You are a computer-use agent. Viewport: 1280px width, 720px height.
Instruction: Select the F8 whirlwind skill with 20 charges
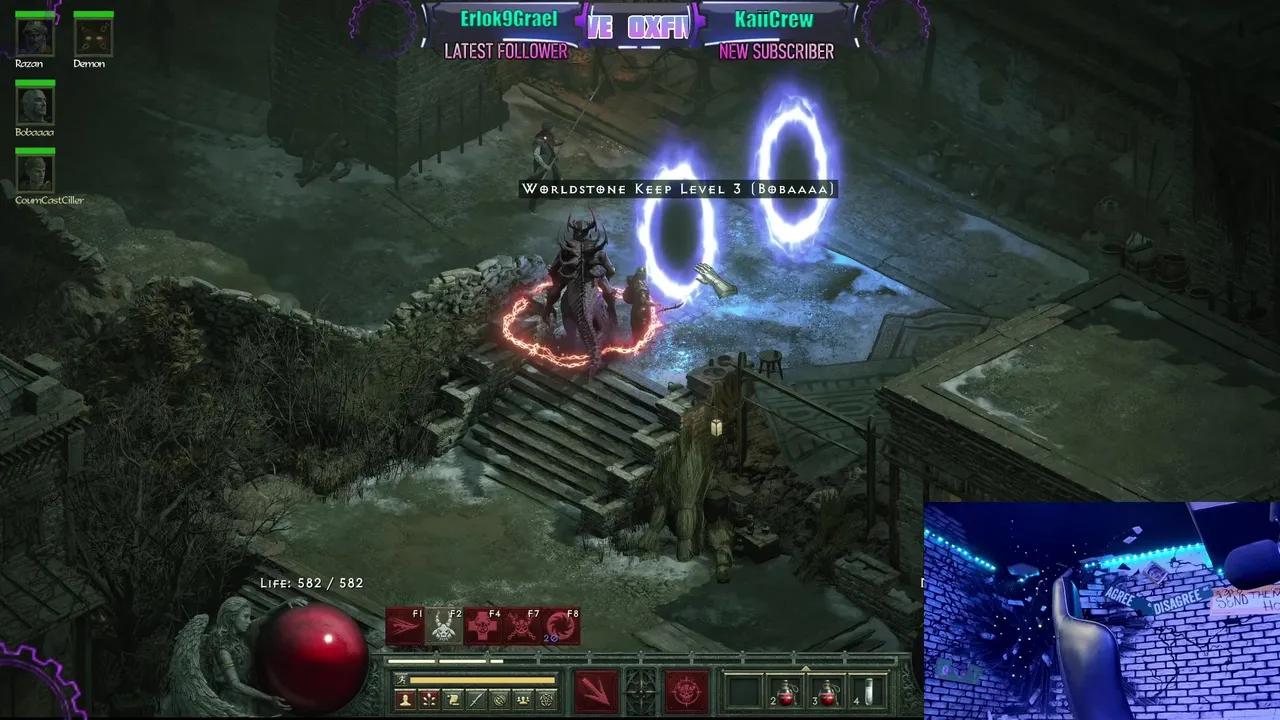tap(561, 627)
